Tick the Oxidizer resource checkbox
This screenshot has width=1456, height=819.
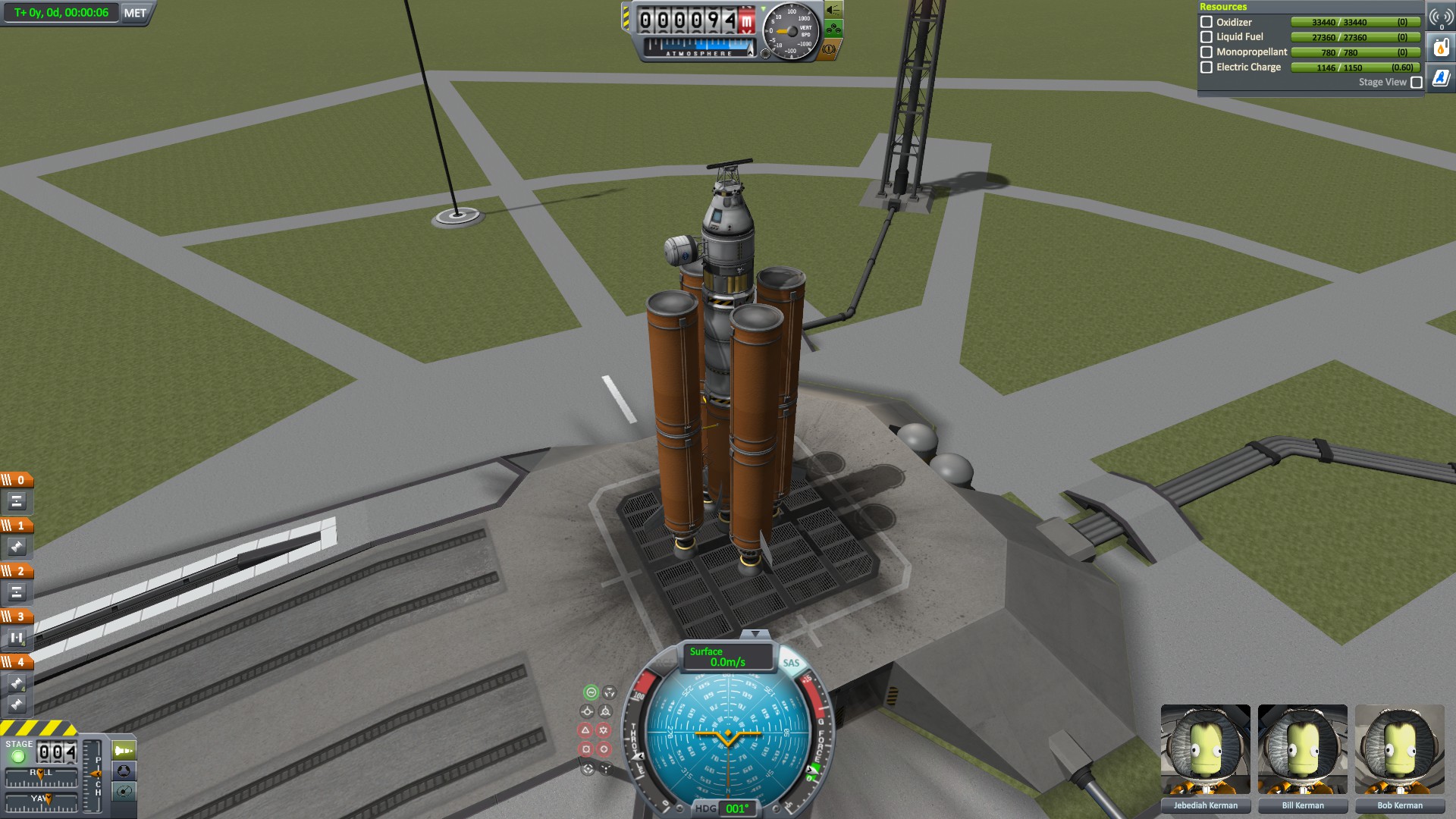[x=1207, y=22]
